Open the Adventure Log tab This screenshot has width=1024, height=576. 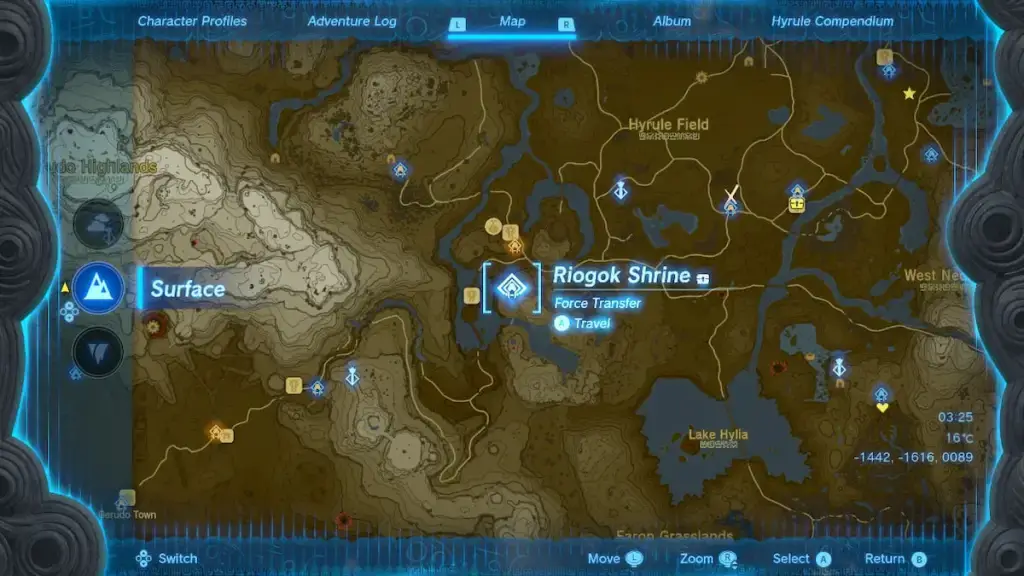[x=352, y=21]
